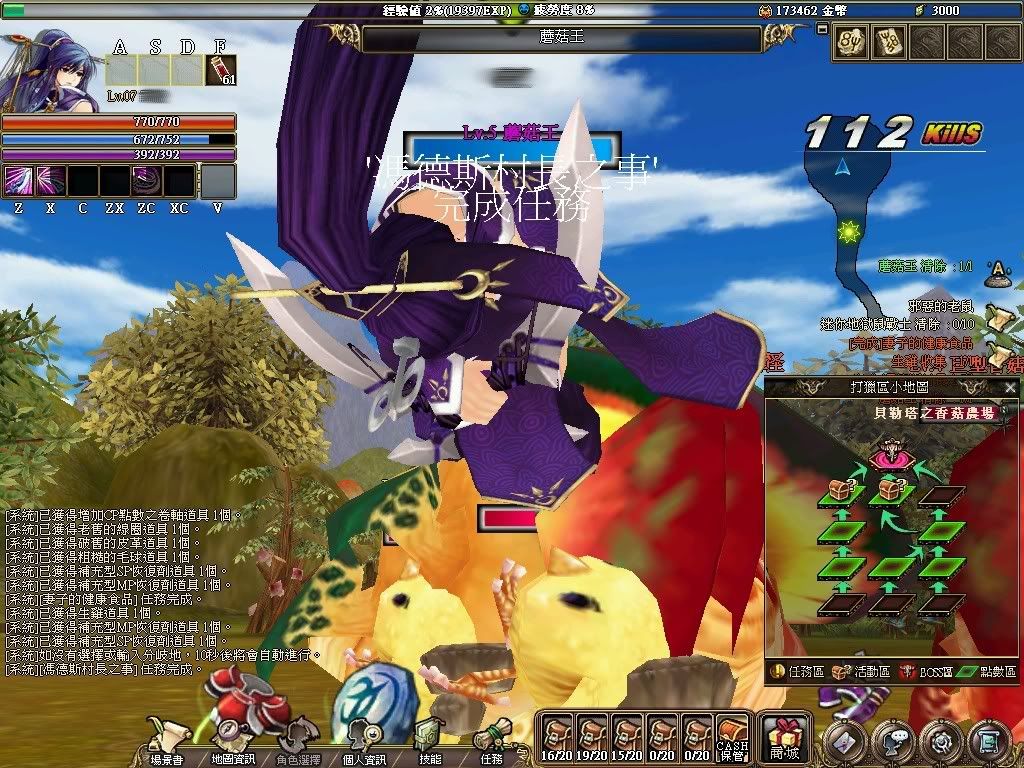
Task: Use the red potion in slot F
Action: click(220, 71)
